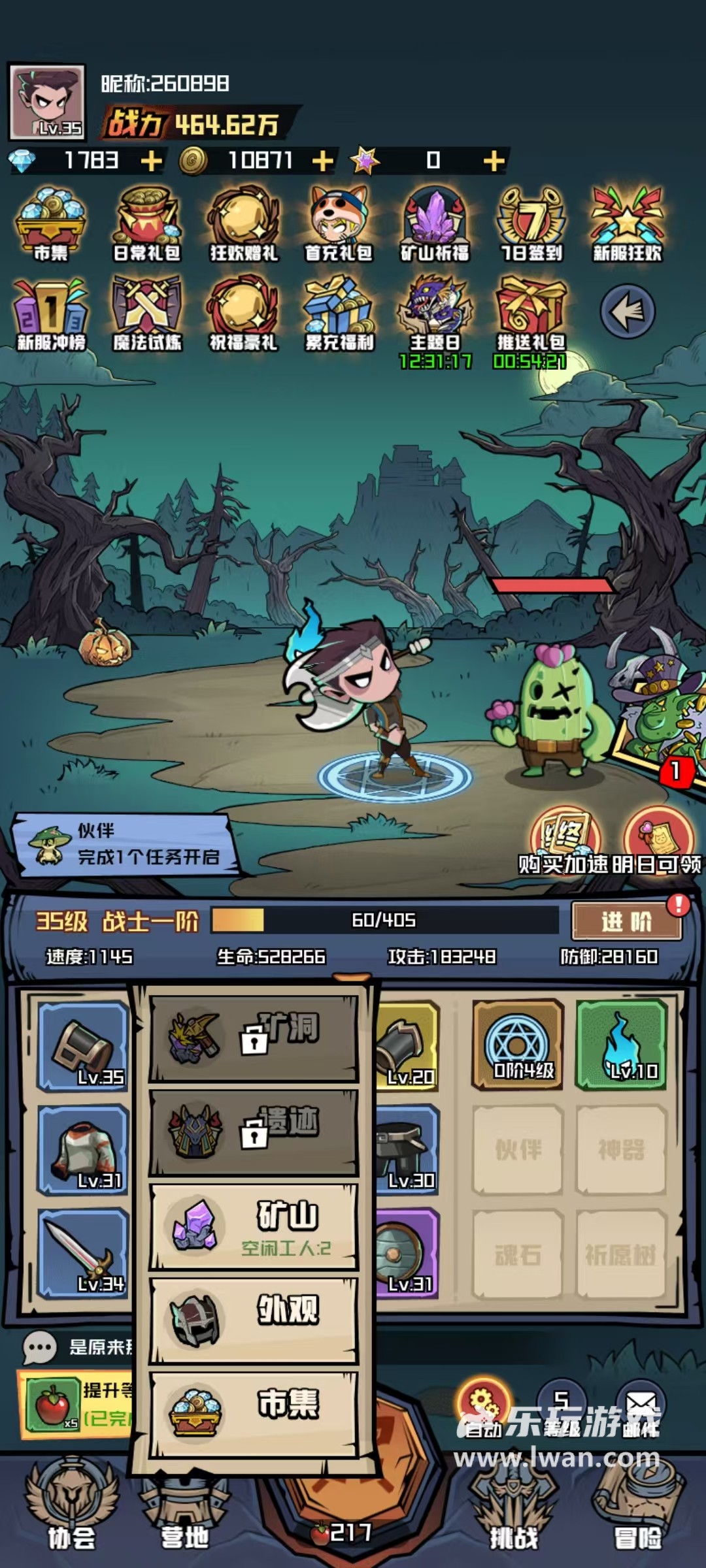The width and height of the screenshot is (706, 1568).
Task: Collapse event icons with the arrow button
Action: pos(627,312)
